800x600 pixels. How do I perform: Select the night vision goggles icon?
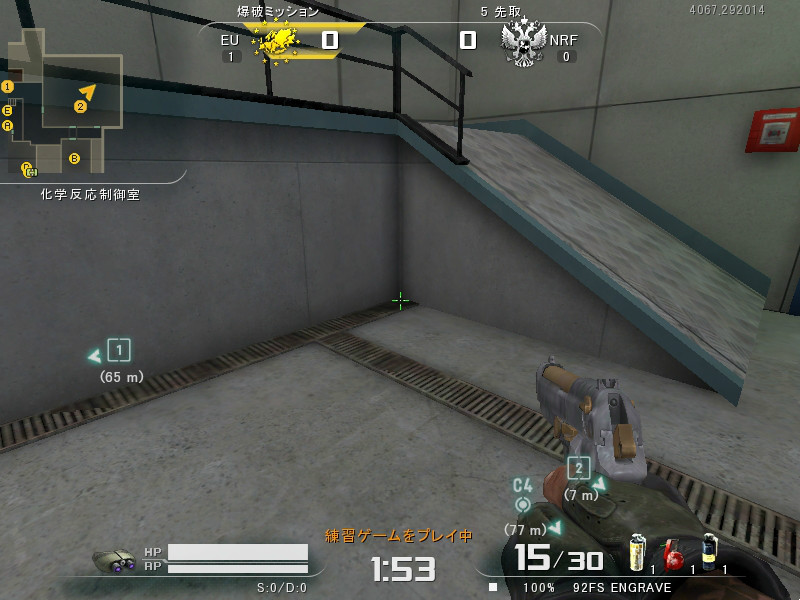coord(114,562)
